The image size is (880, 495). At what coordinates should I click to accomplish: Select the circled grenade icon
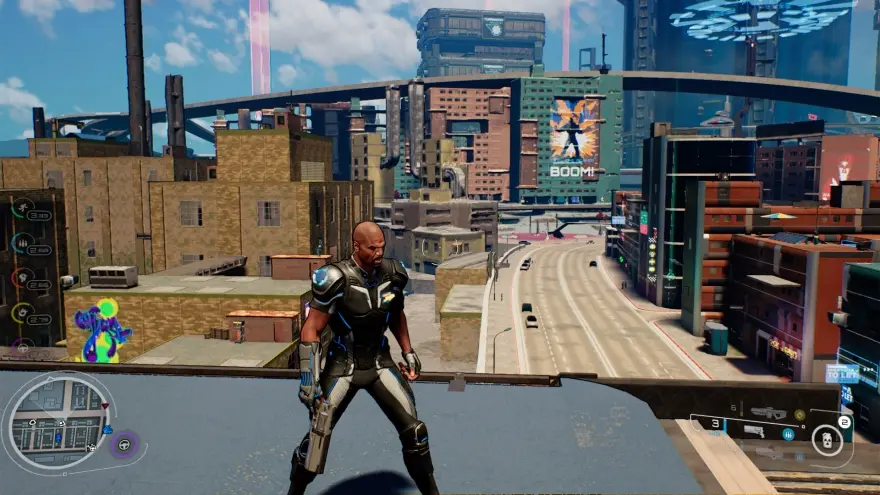coord(826,438)
